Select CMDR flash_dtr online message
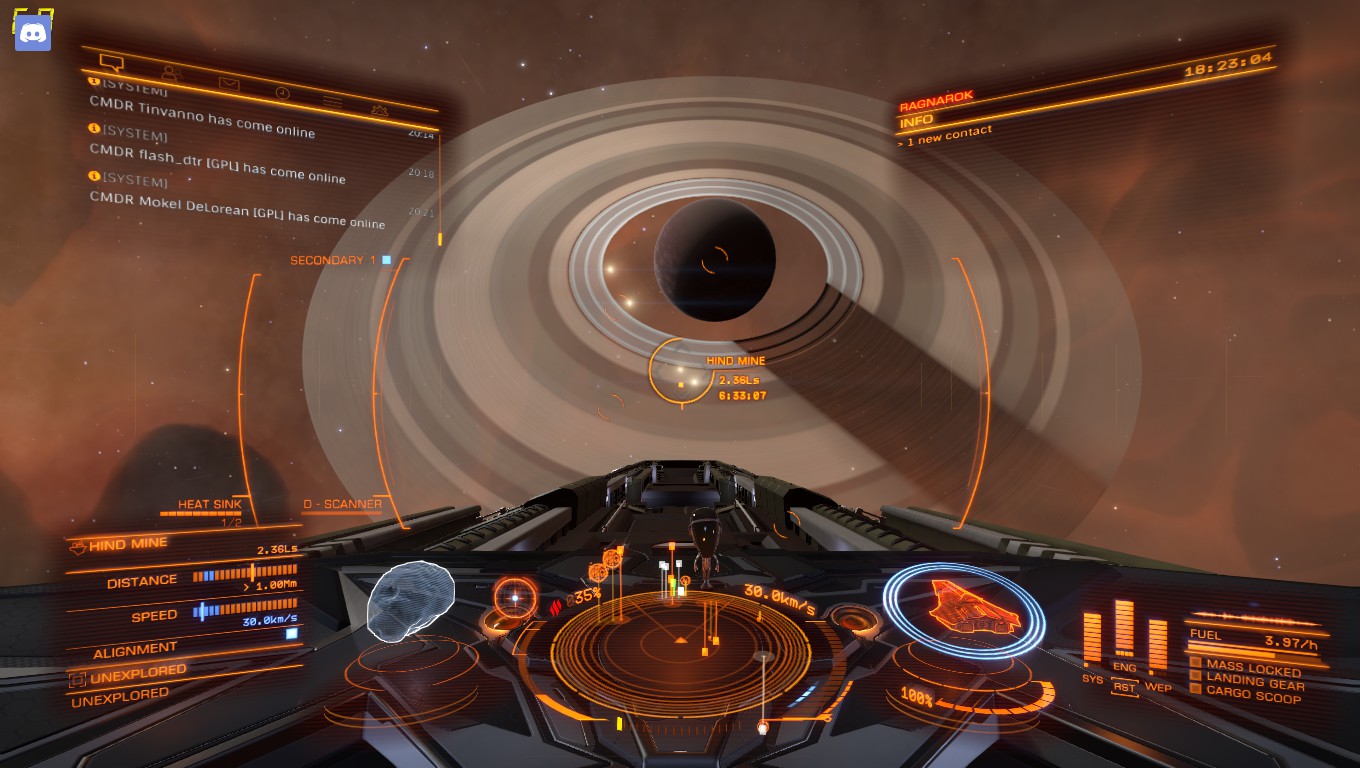 click(217, 162)
